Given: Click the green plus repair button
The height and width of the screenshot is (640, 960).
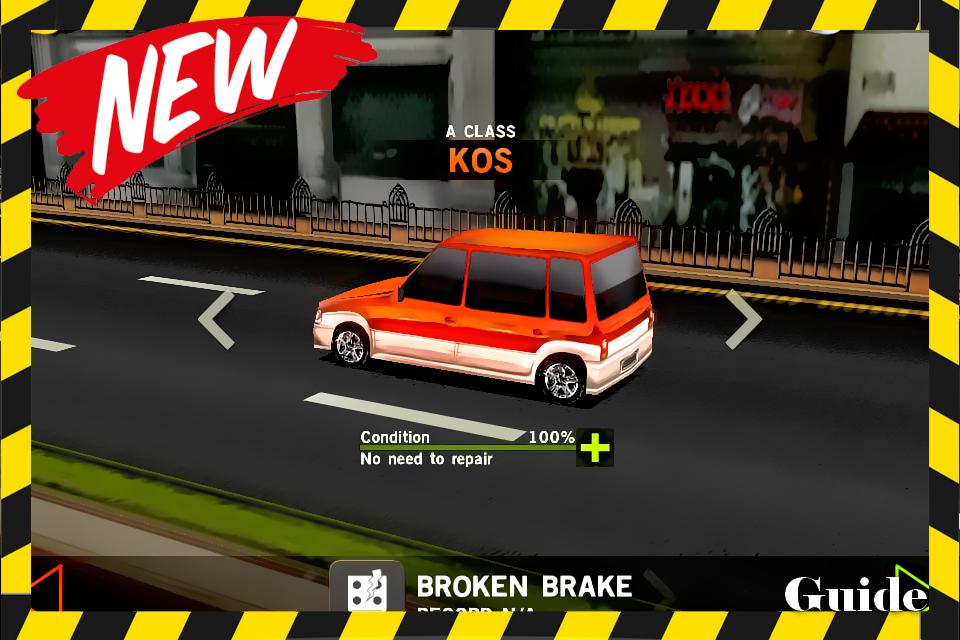Looking at the screenshot, I should [595, 448].
